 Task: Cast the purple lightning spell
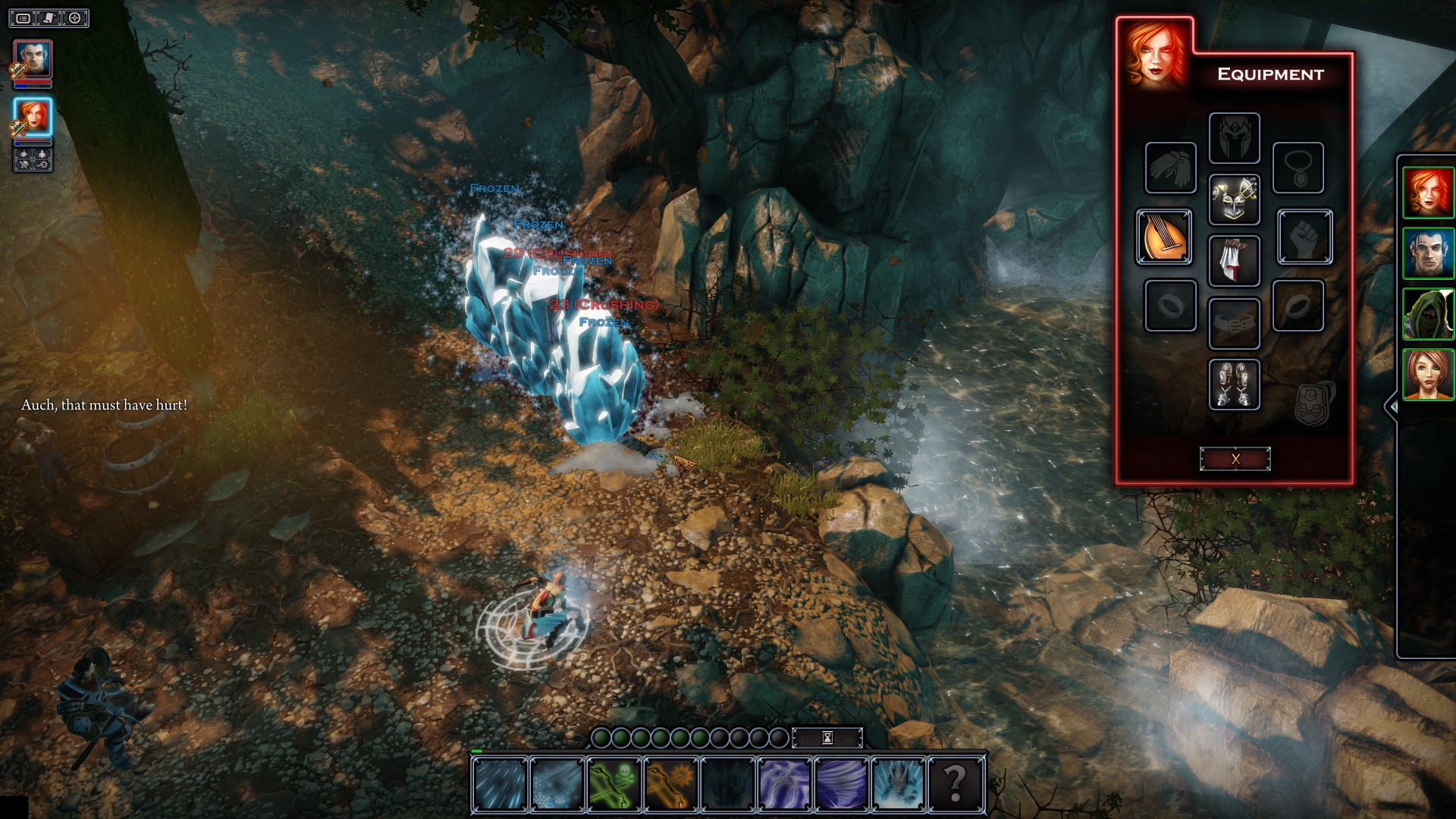click(785, 784)
